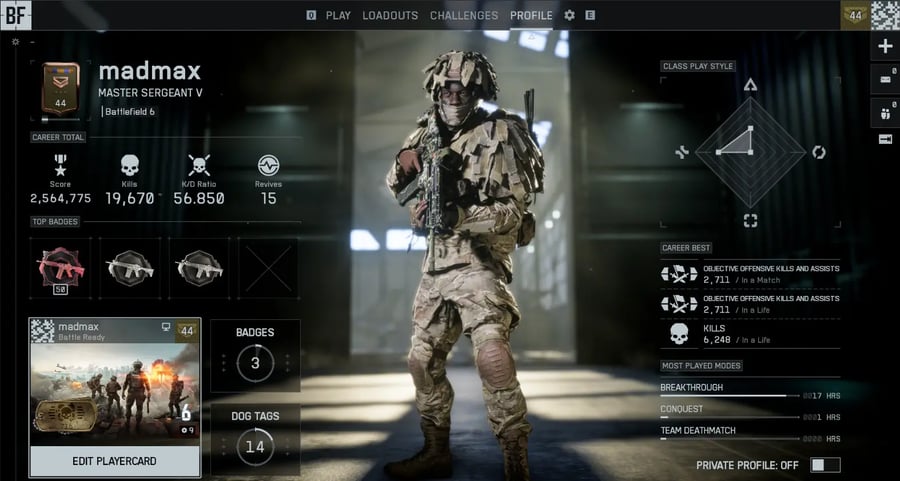Image resolution: width=900 pixels, height=481 pixels.
Task: Select the PROFILE tab
Action: point(531,15)
